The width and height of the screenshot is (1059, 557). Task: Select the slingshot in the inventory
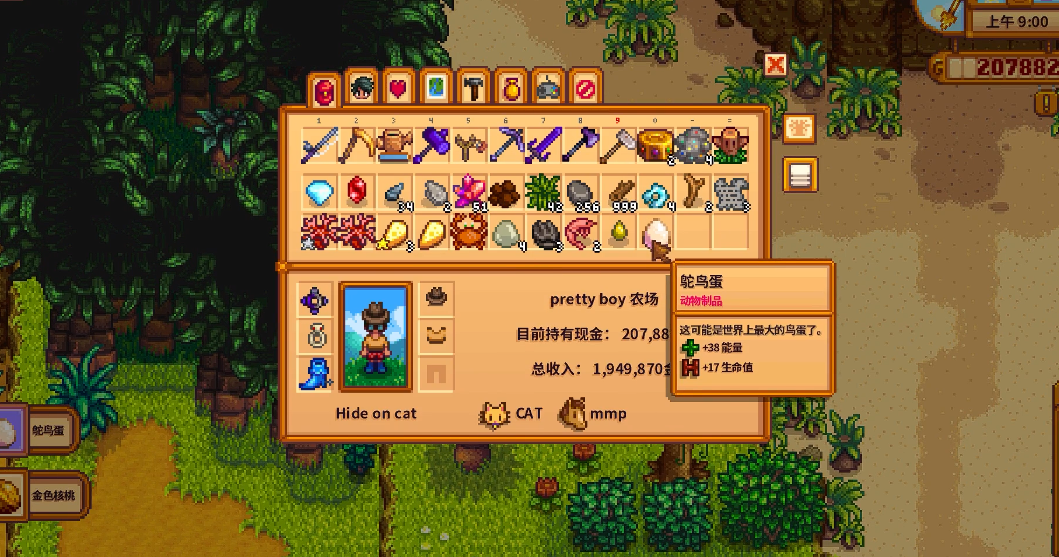pos(467,146)
